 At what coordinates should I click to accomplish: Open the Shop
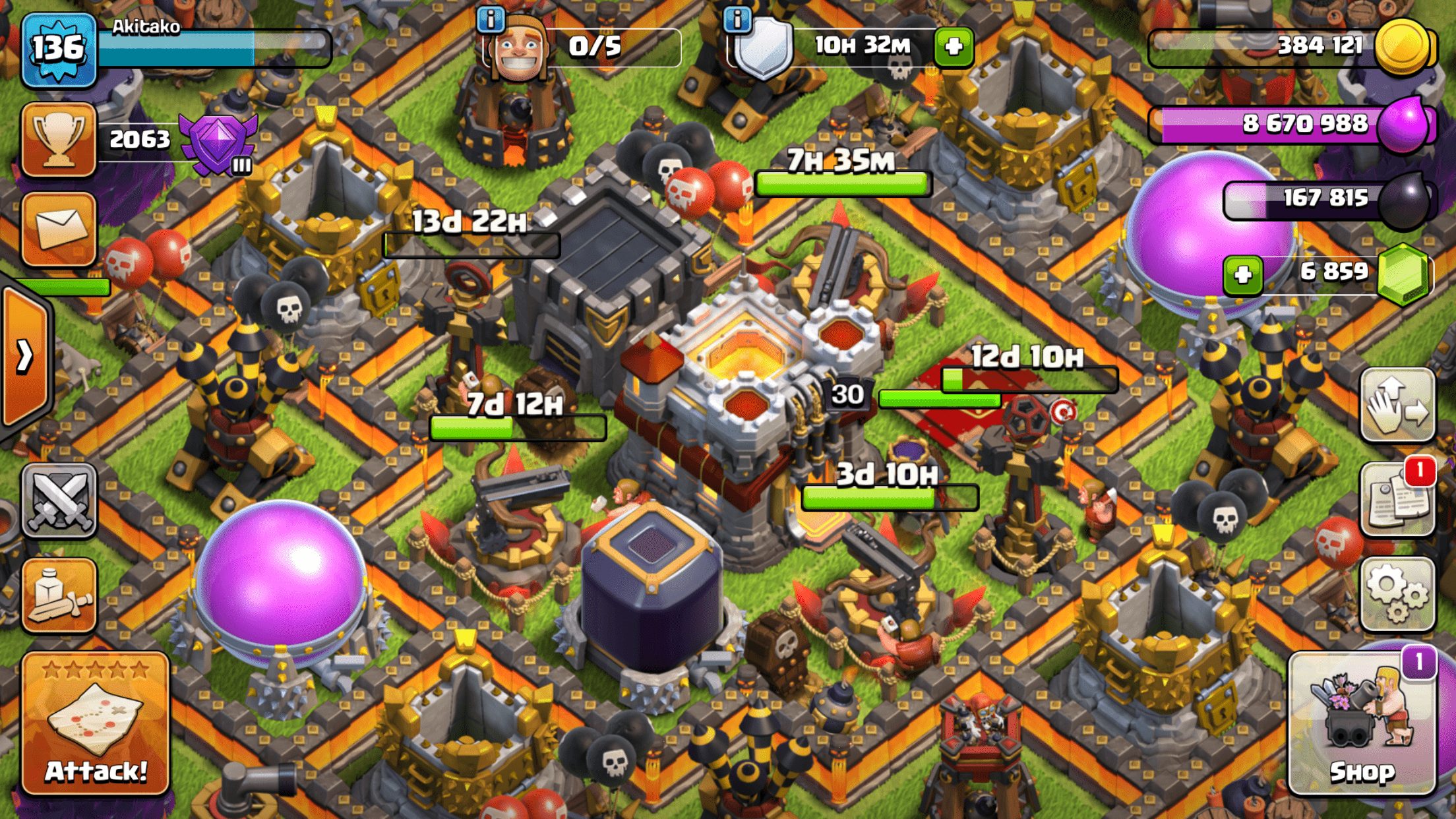click(1362, 723)
